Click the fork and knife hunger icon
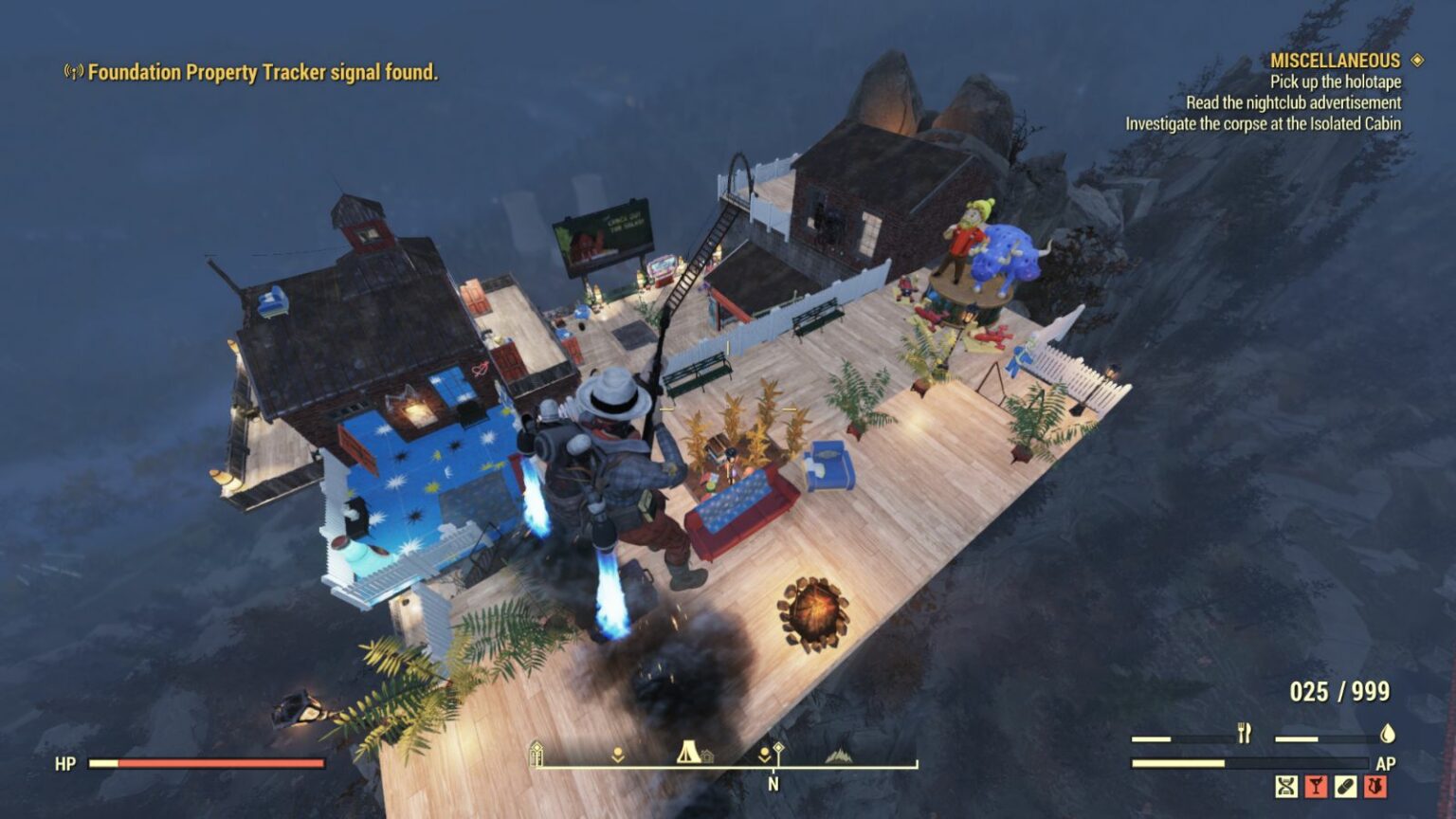This screenshot has height=819, width=1456. click(1245, 733)
